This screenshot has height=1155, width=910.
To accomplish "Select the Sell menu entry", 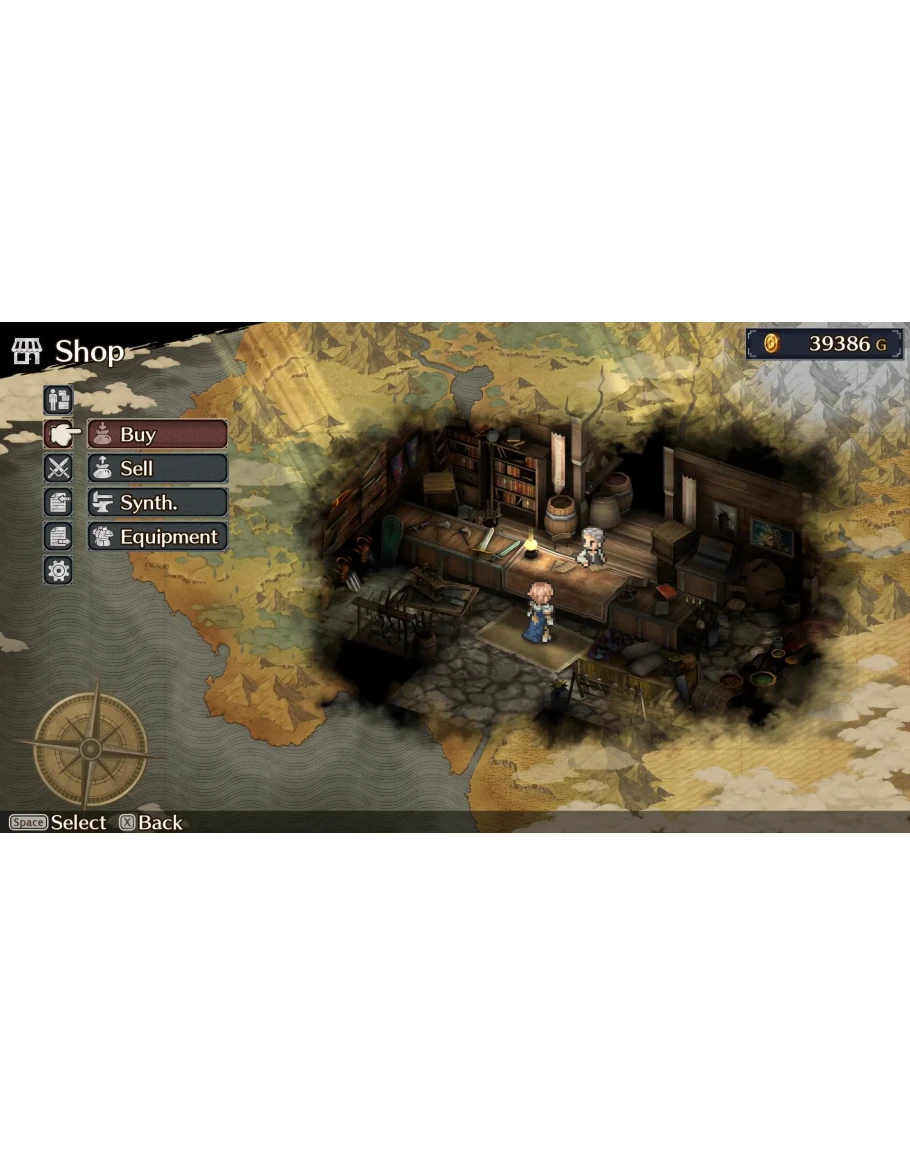I will click(157, 469).
